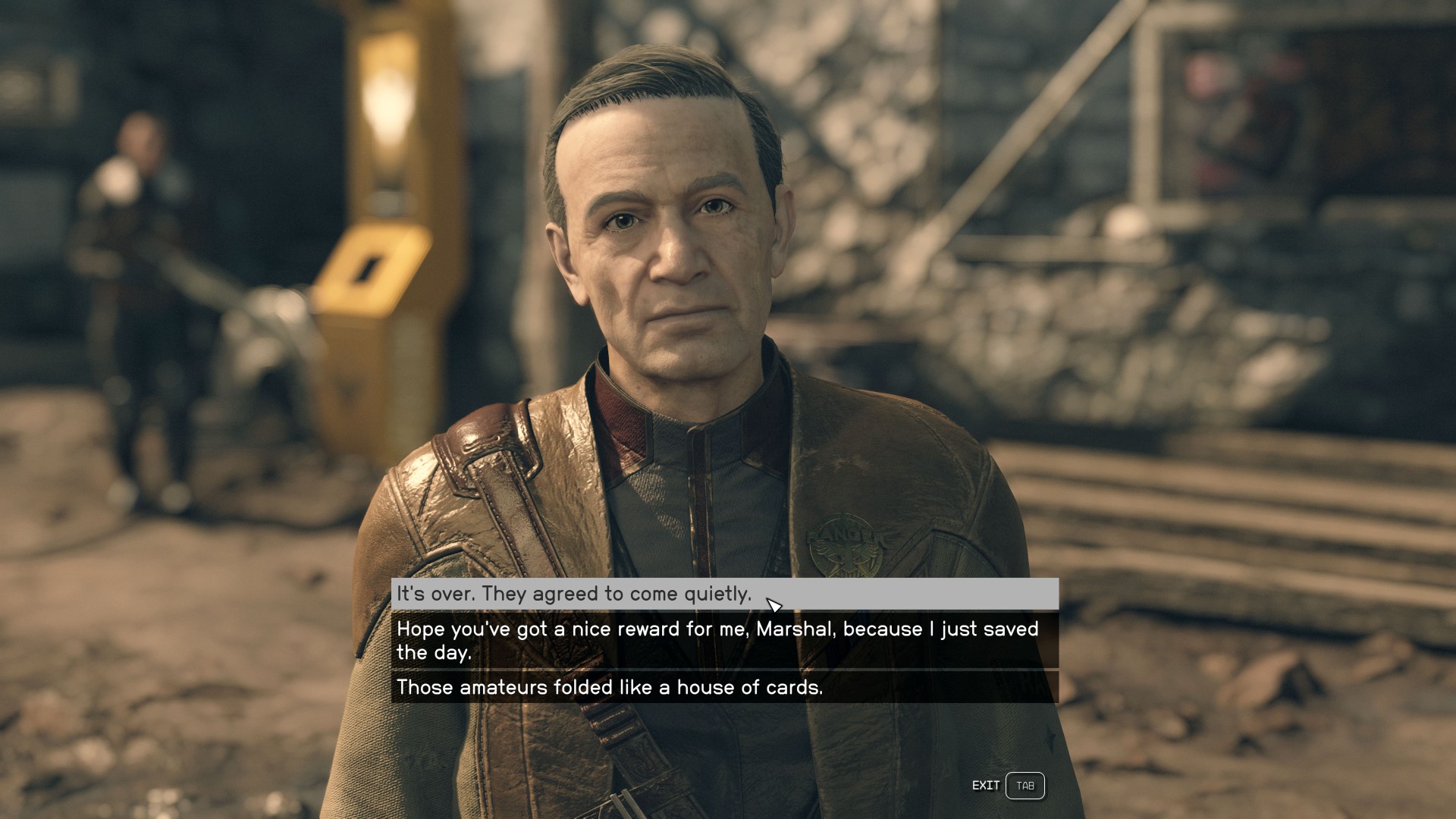Choose "It's over. They agreed to come quietly."
Viewport: 1456px width, 819px height.
(573, 594)
